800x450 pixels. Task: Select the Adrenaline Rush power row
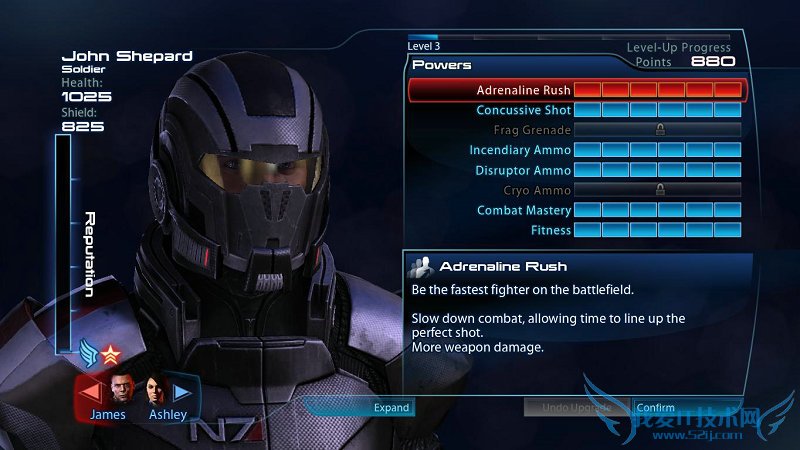pyautogui.click(x=575, y=90)
